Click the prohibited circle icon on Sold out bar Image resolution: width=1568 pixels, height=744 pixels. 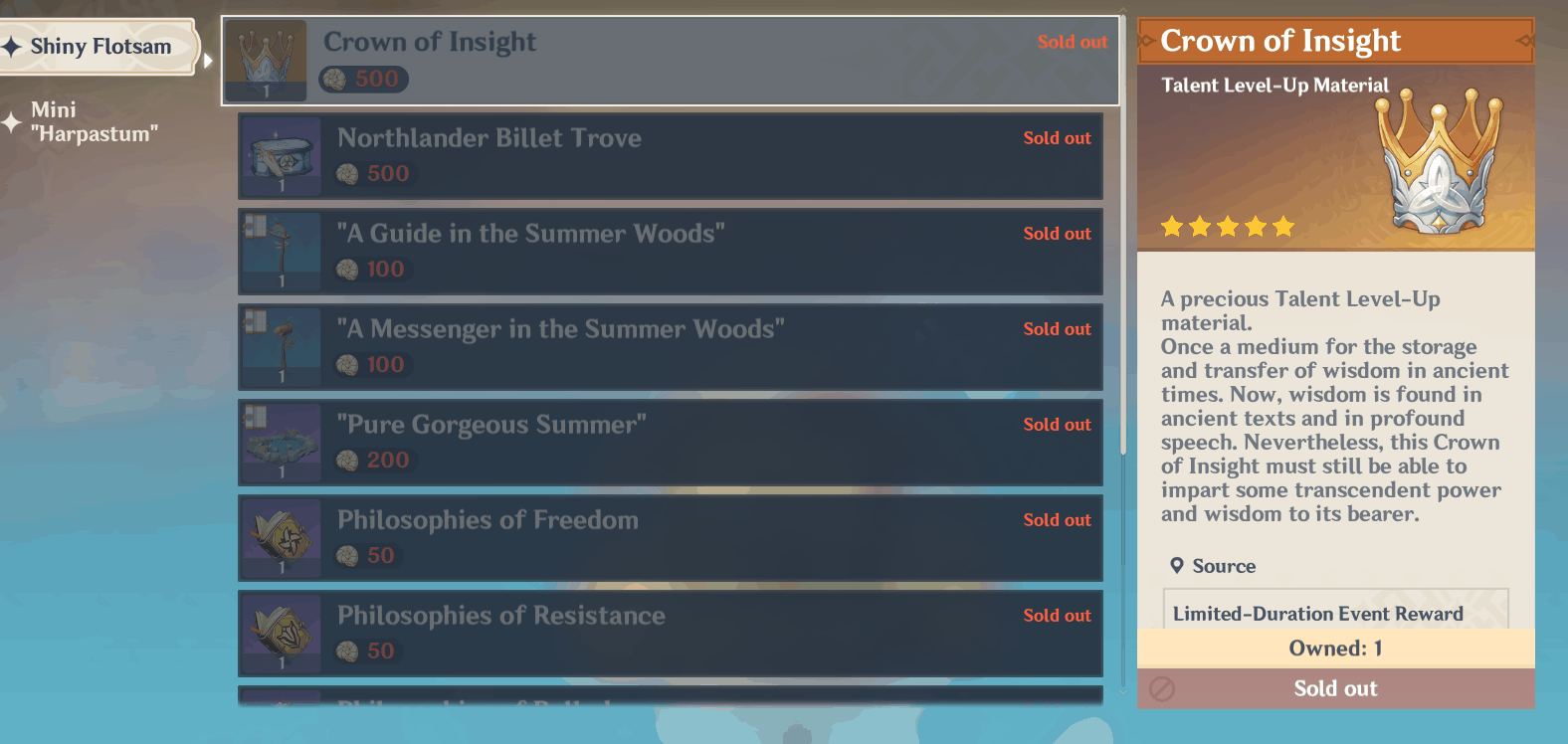(1164, 688)
